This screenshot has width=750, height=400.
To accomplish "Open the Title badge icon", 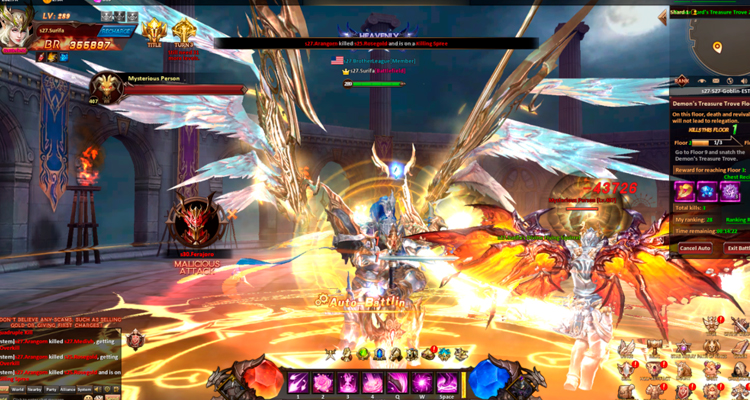I will pos(154,32).
